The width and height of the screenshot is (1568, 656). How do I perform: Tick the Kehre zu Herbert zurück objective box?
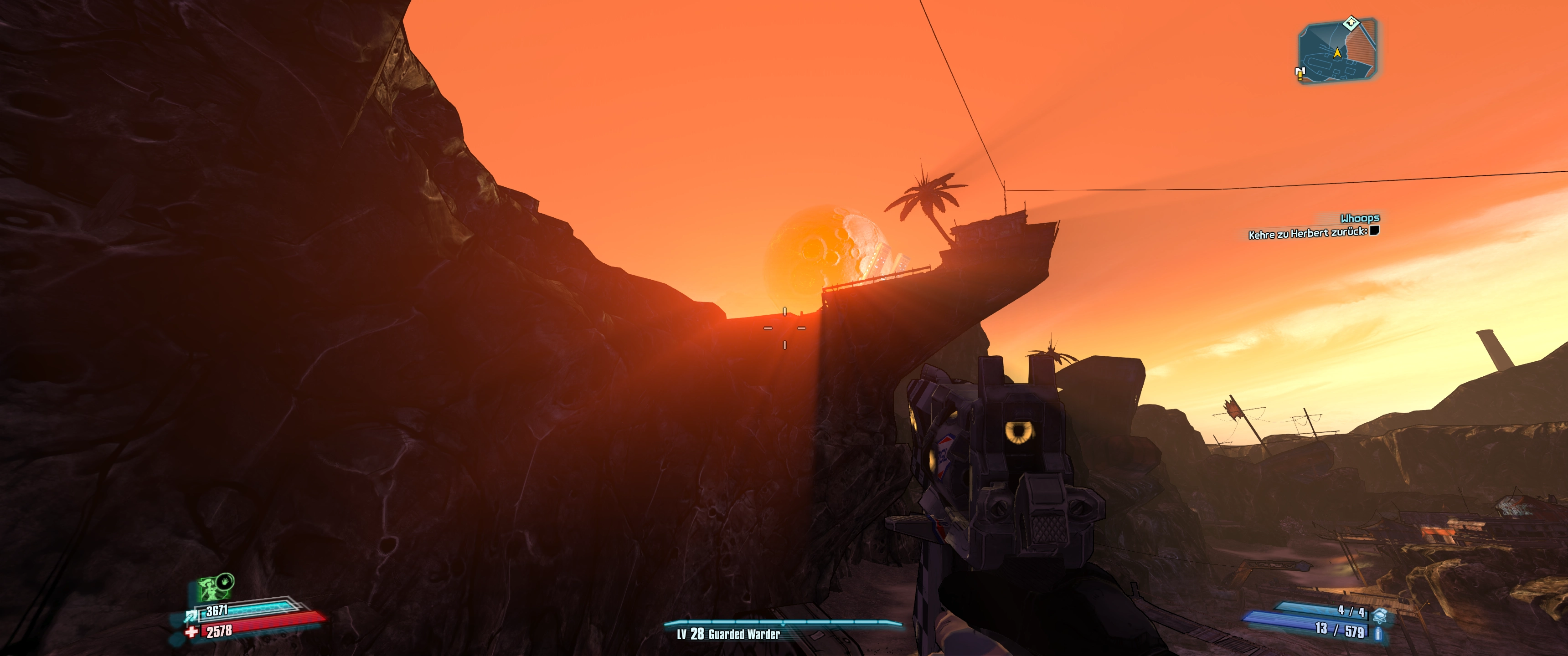[x=1374, y=231]
